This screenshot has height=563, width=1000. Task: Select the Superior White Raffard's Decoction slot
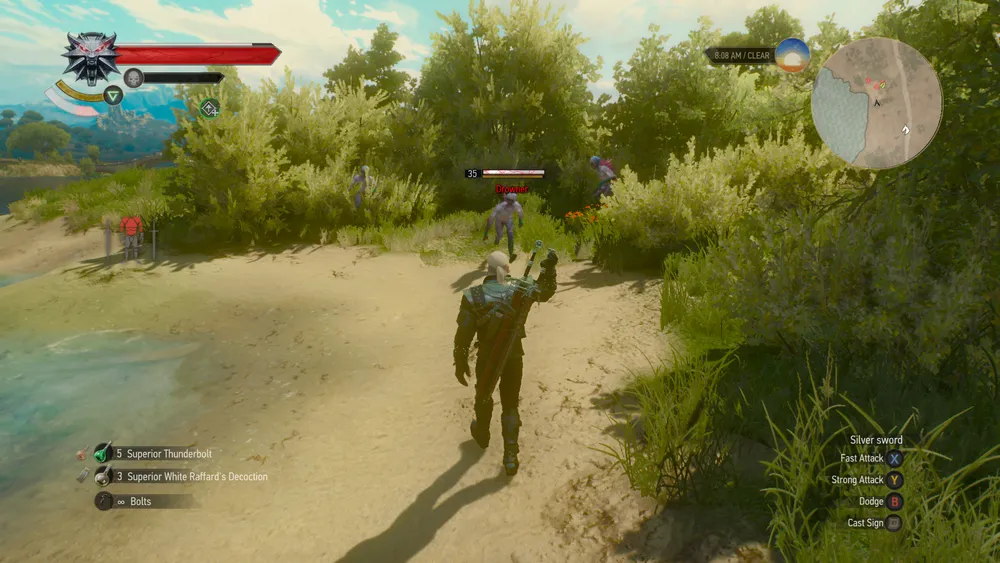(x=103, y=477)
